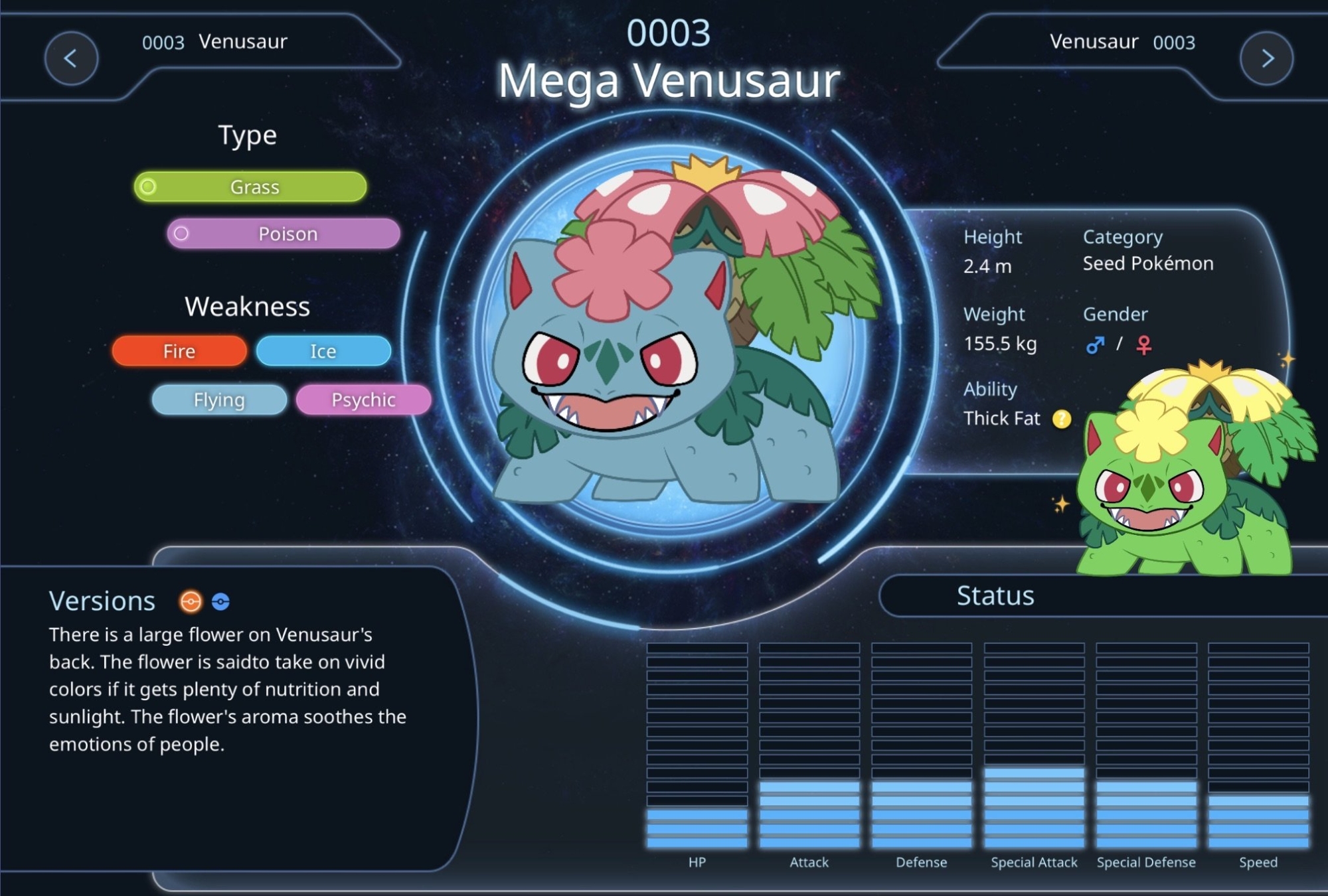The height and width of the screenshot is (896, 1328).
Task: Choose the Fire weakness badge
Action: (179, 351)
